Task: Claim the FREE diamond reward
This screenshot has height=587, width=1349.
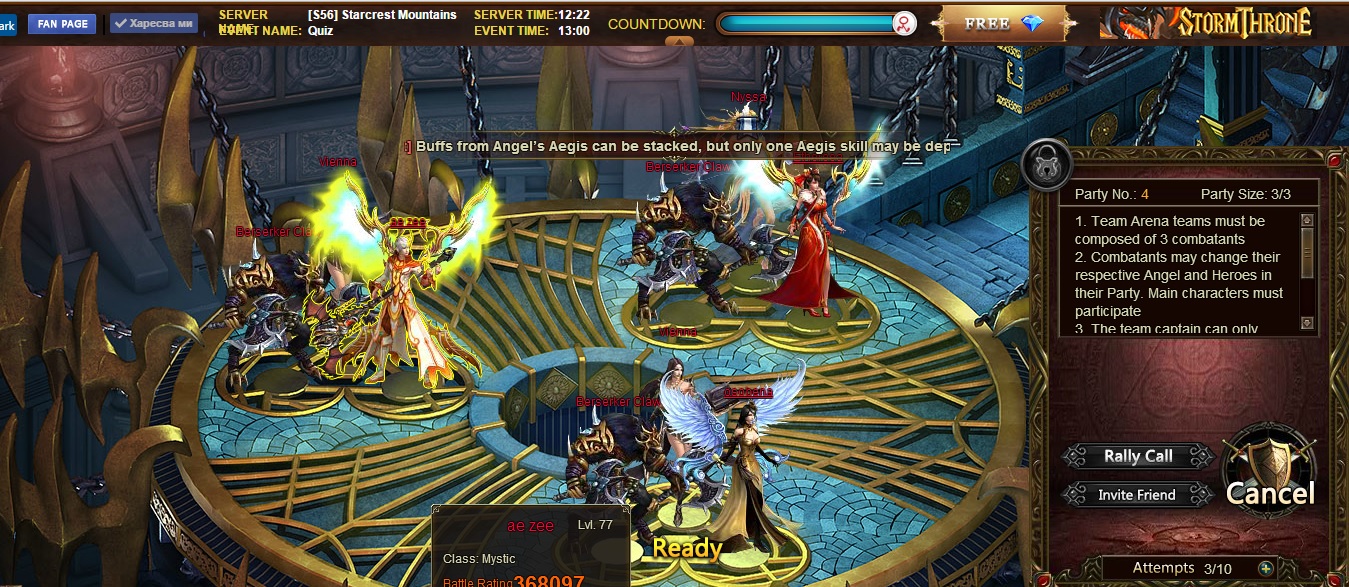Action: 1003,23
